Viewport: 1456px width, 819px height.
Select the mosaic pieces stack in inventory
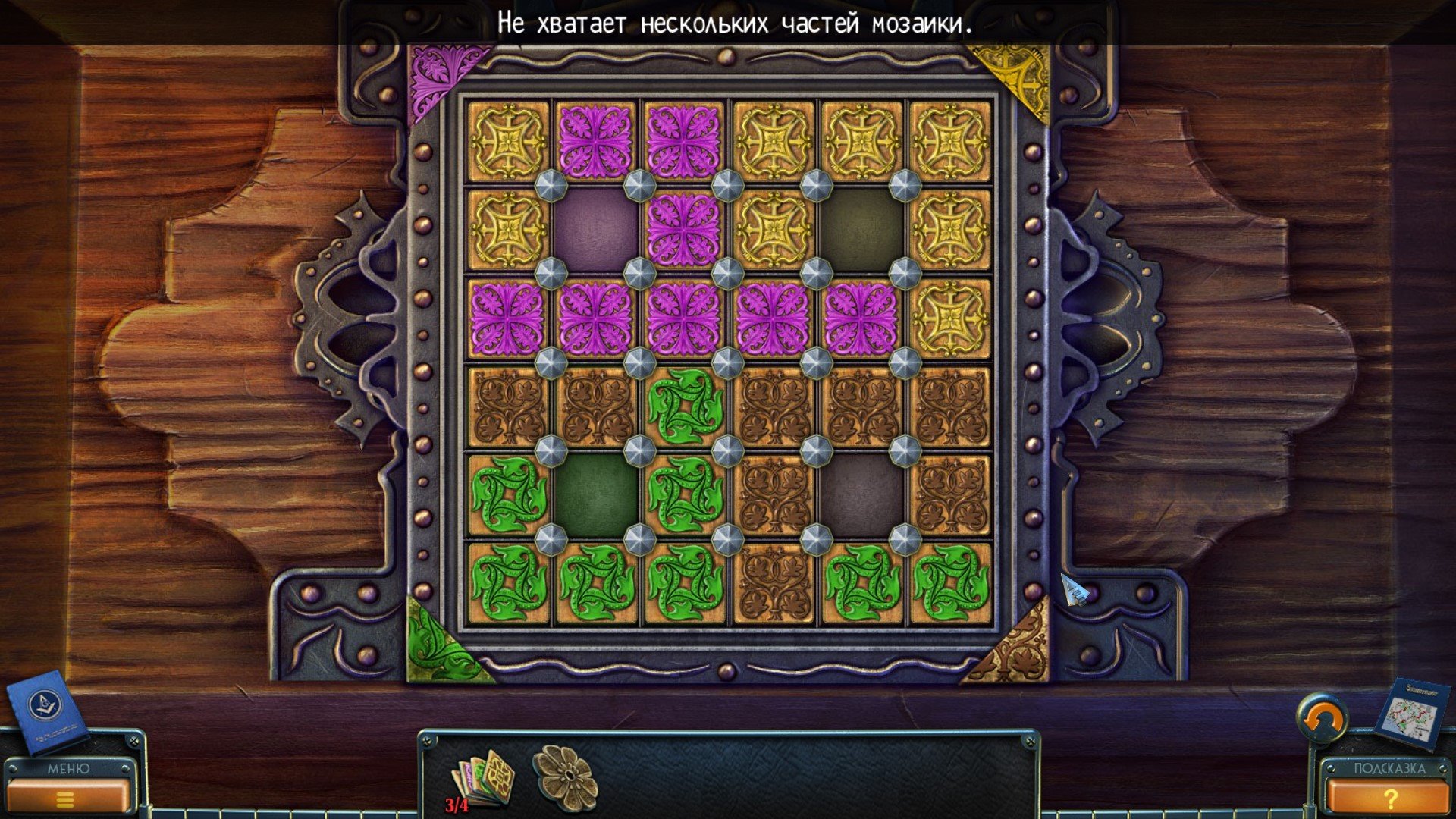[484, 777]
